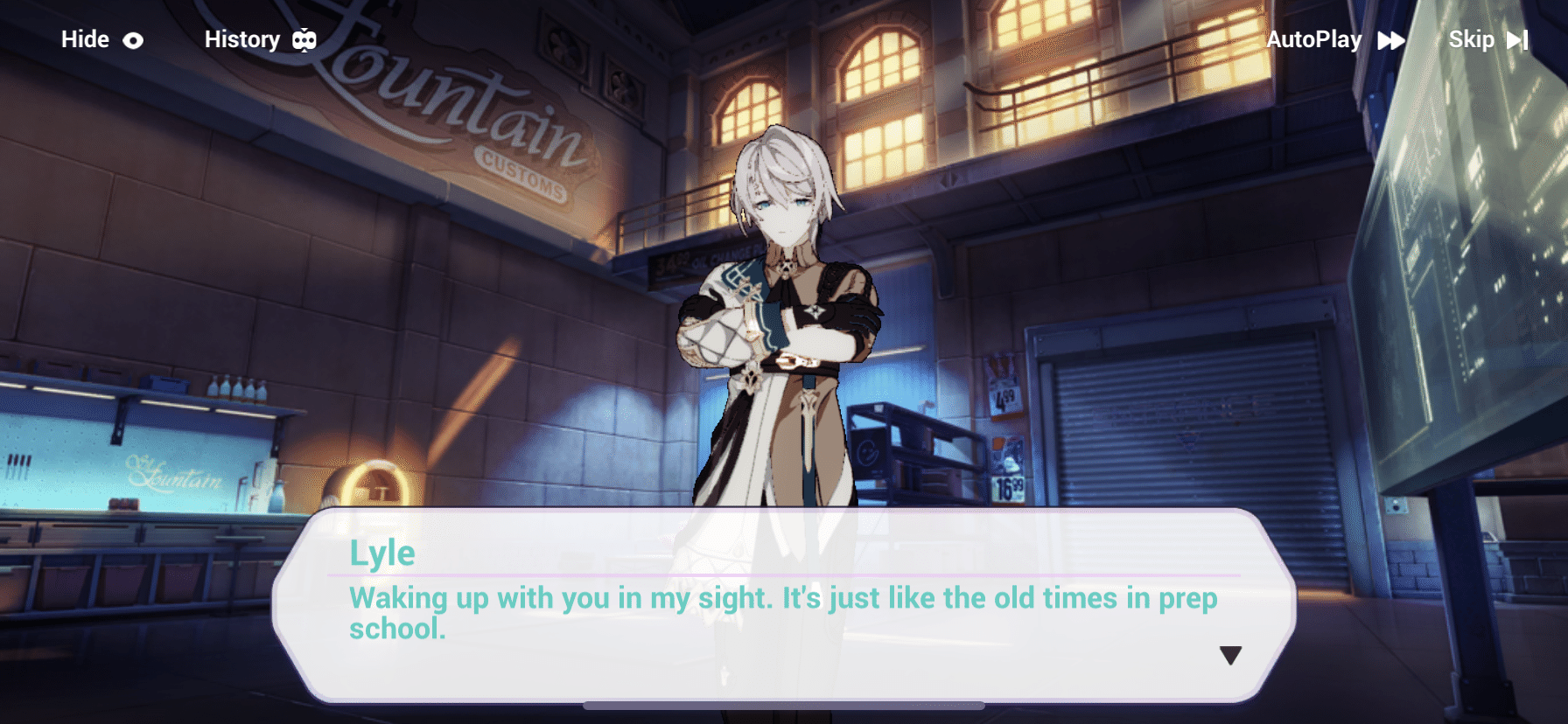Select Skip from the top menu bar
The image size is (1568, 724).
(x=1471, y=39)
